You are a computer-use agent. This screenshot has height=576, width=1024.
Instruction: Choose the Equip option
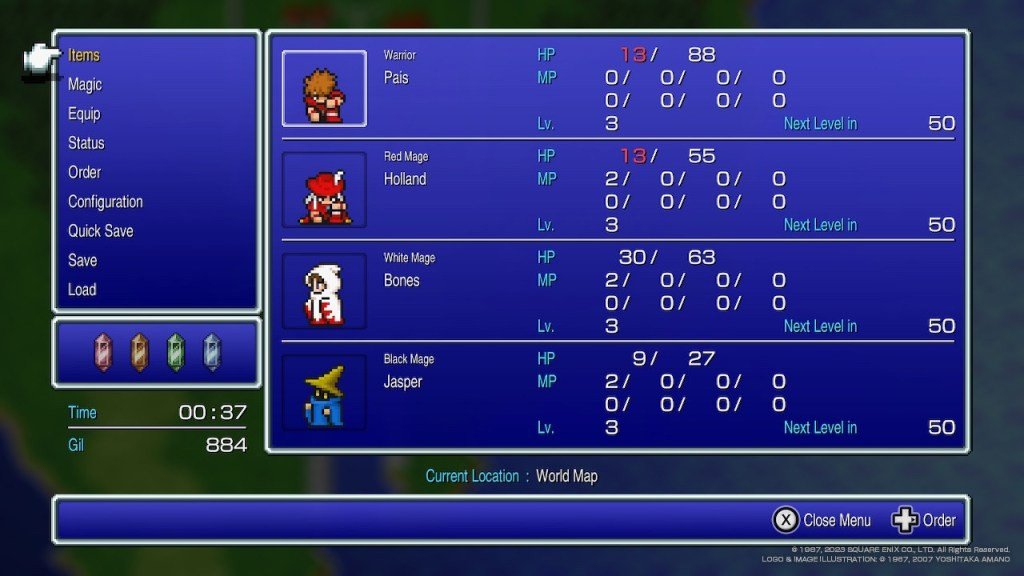[84, 114]
